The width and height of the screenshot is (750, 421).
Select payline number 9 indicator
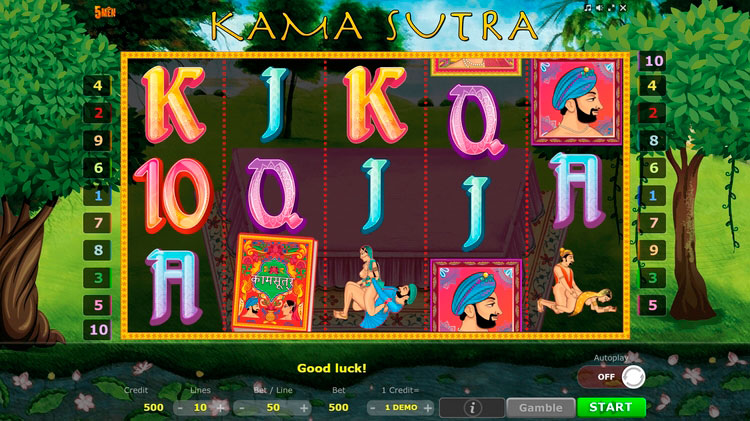point(98,141)
